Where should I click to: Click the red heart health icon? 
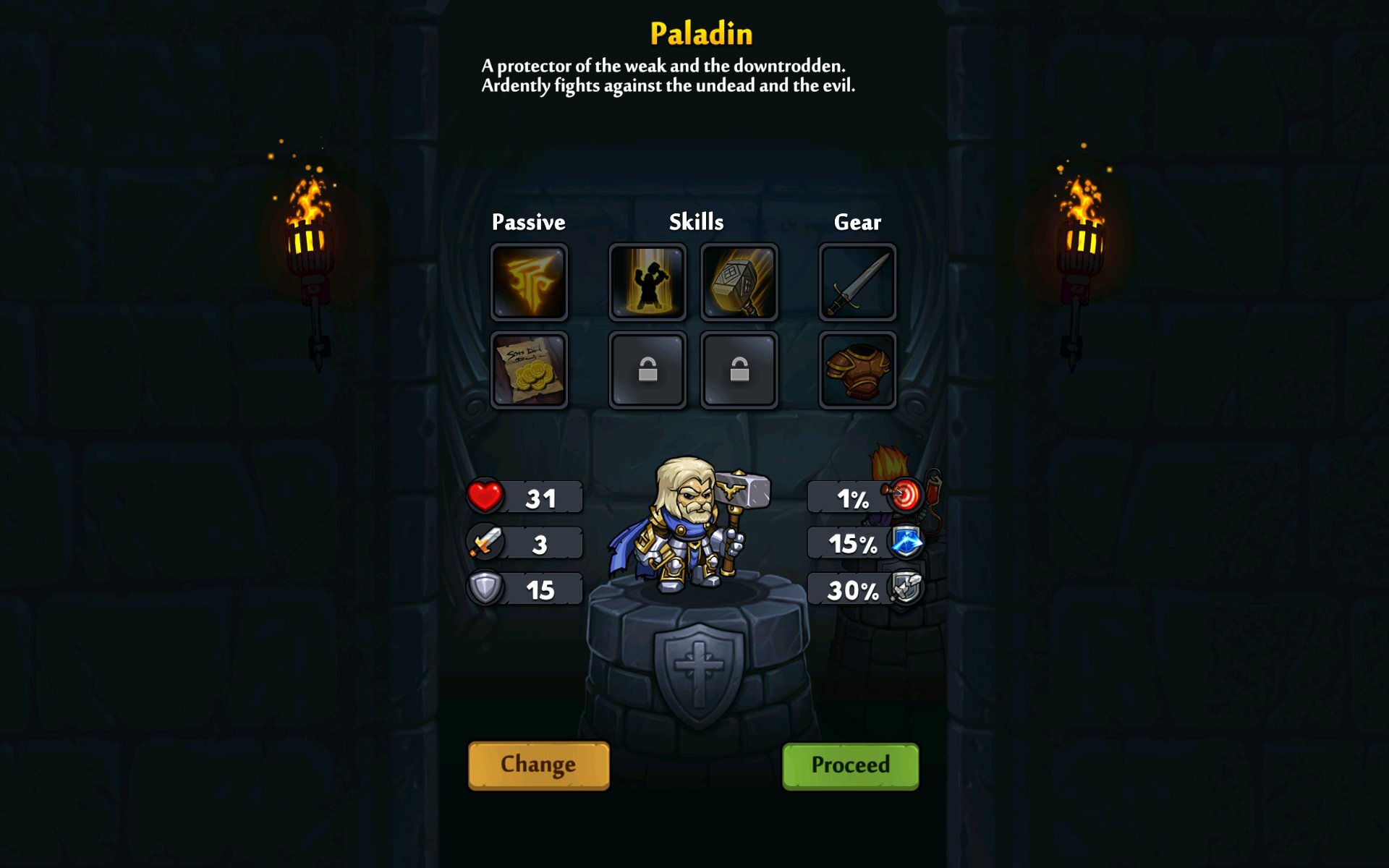click(485, 496)
